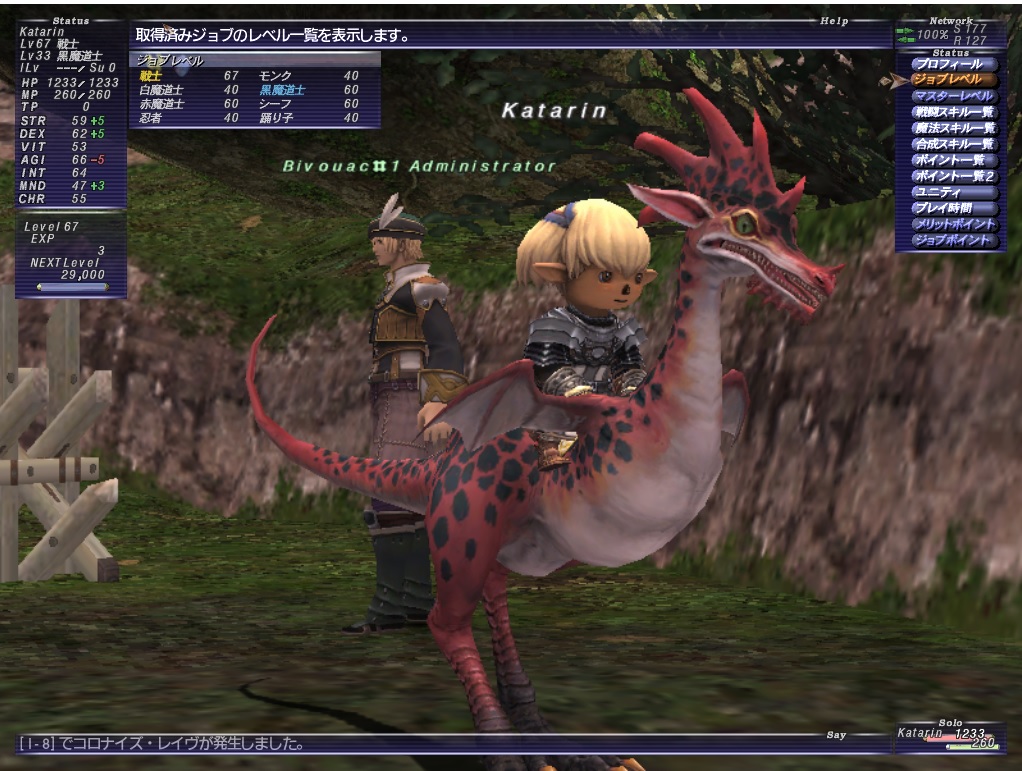1022x771 pixels.
Task: Show the 魔法スキル一覧 list
Action: pyautogui.click(x=953, y=128)
